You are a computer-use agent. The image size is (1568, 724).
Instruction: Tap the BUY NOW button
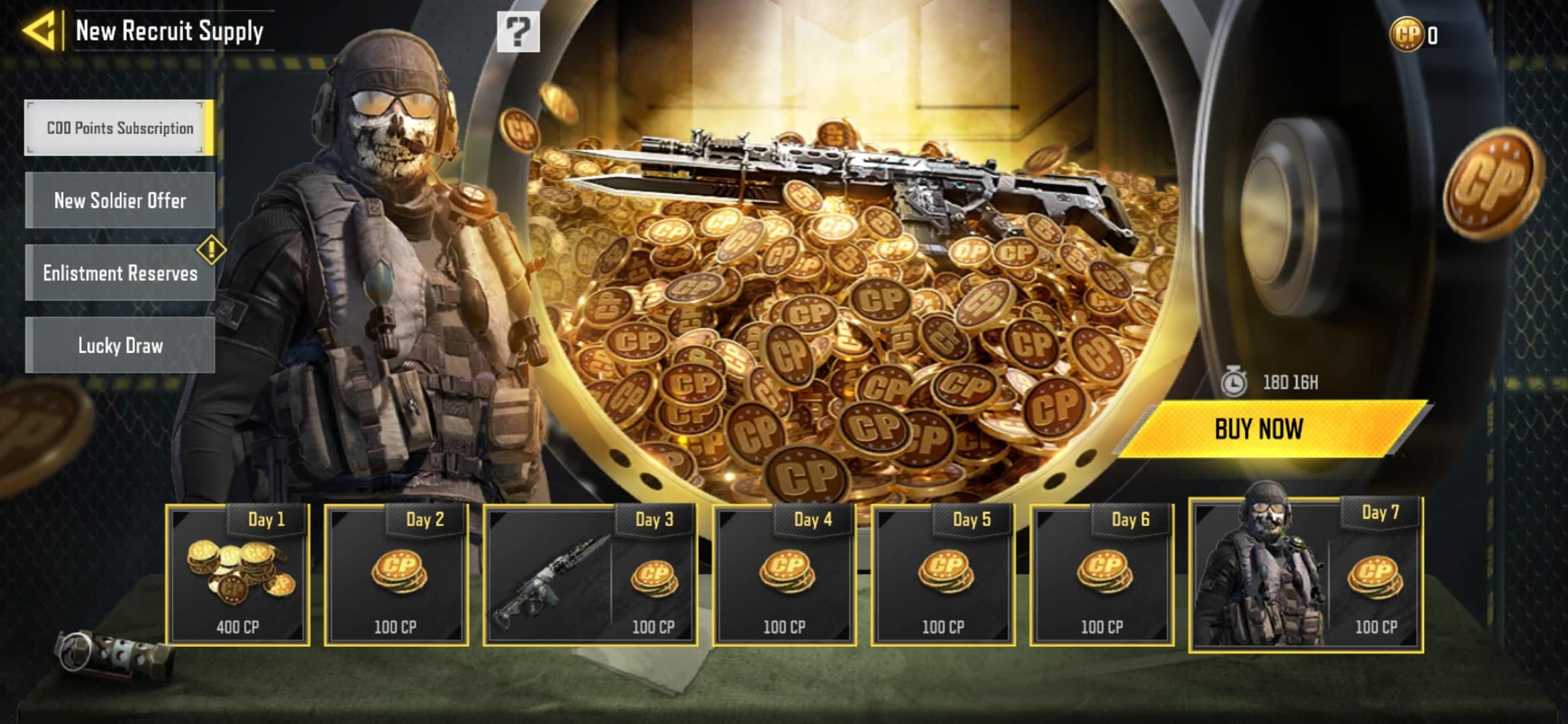[x=1258, y=429]
